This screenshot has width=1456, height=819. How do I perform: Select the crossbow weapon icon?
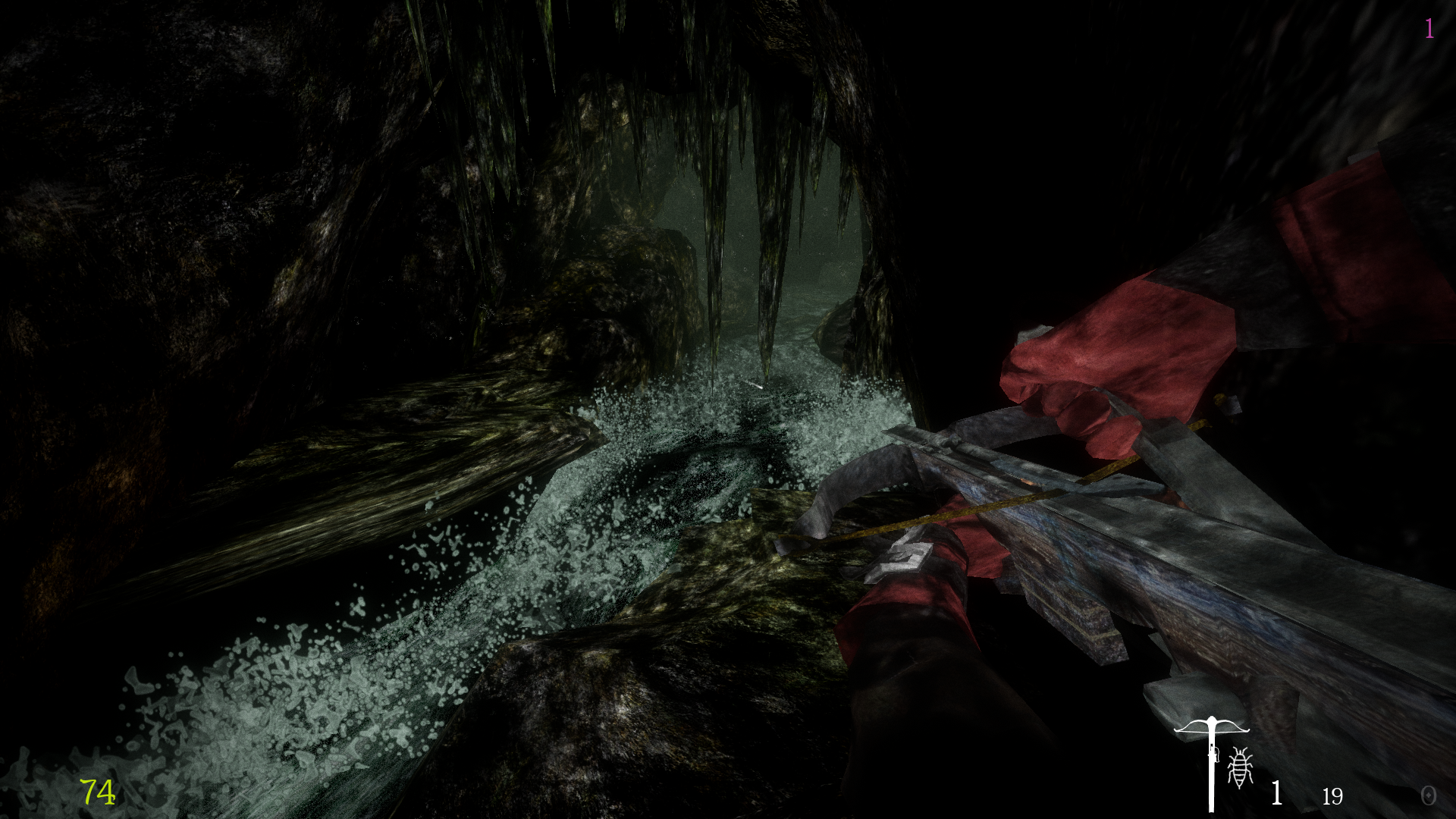pyautogui.click(x=1211, y=759)
